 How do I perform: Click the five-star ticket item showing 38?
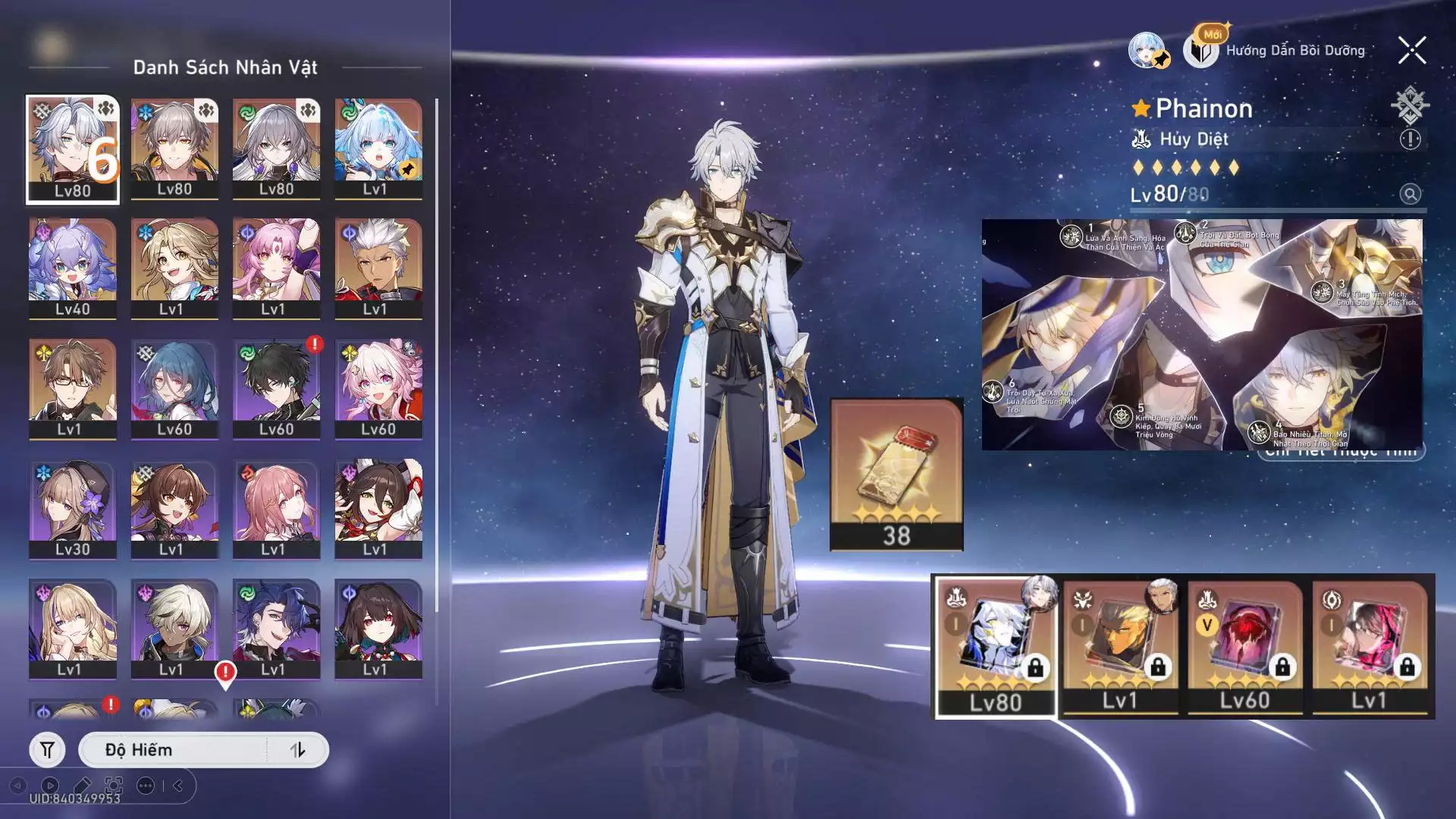[x=896, y=474]
